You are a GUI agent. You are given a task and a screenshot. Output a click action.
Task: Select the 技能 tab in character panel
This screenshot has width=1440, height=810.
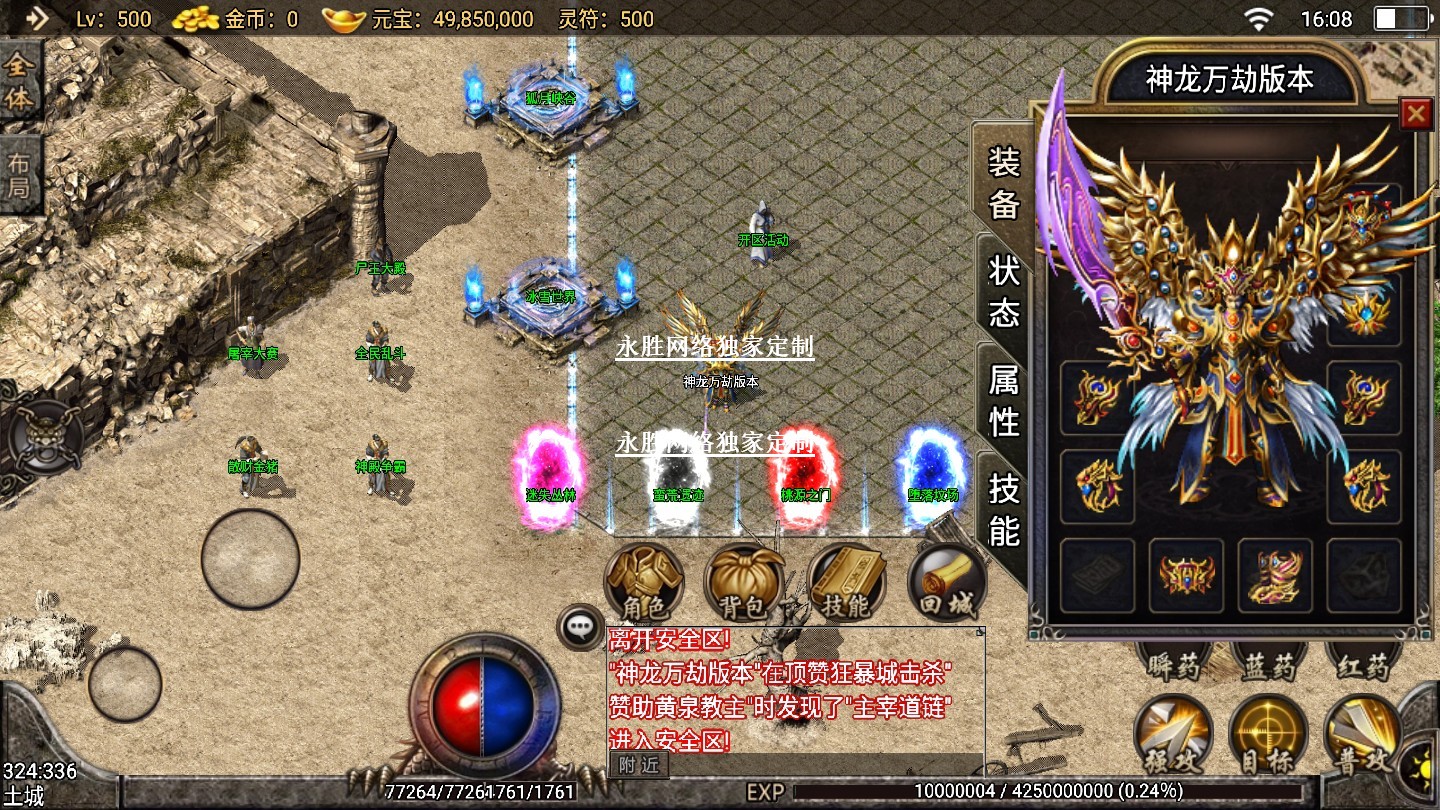coord(1003,509)
